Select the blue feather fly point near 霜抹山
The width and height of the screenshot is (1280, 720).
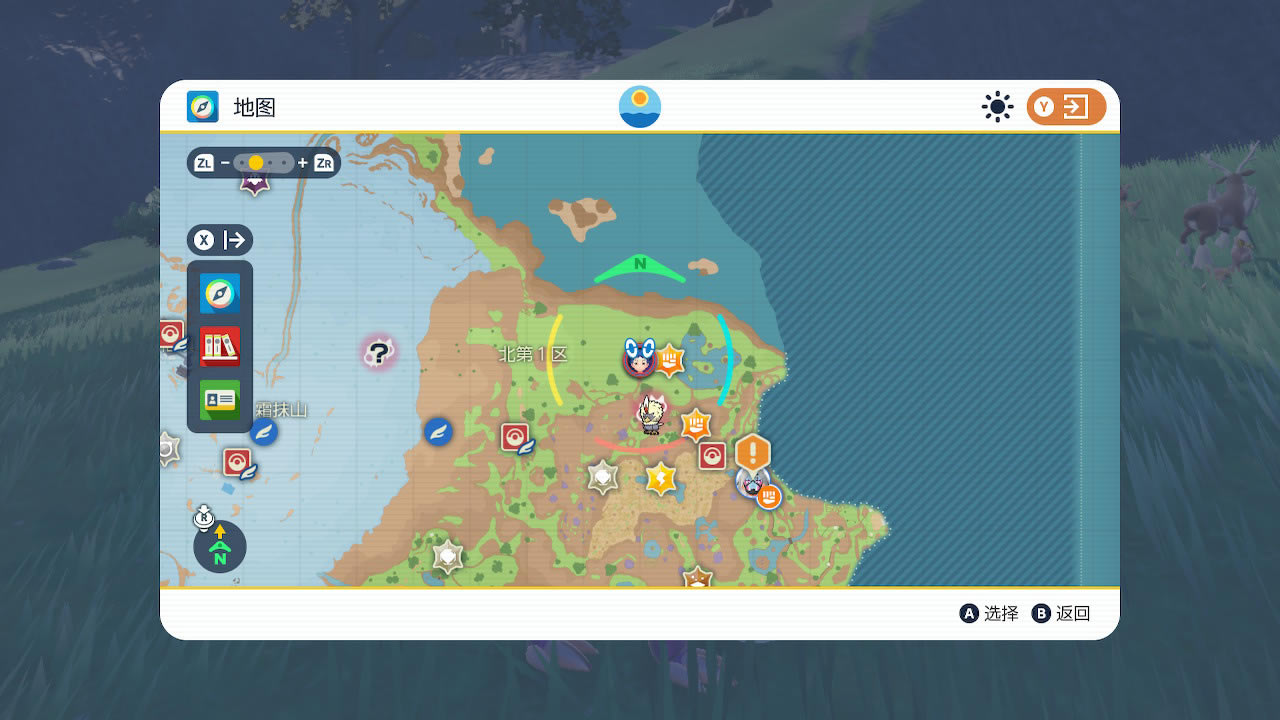264,432
